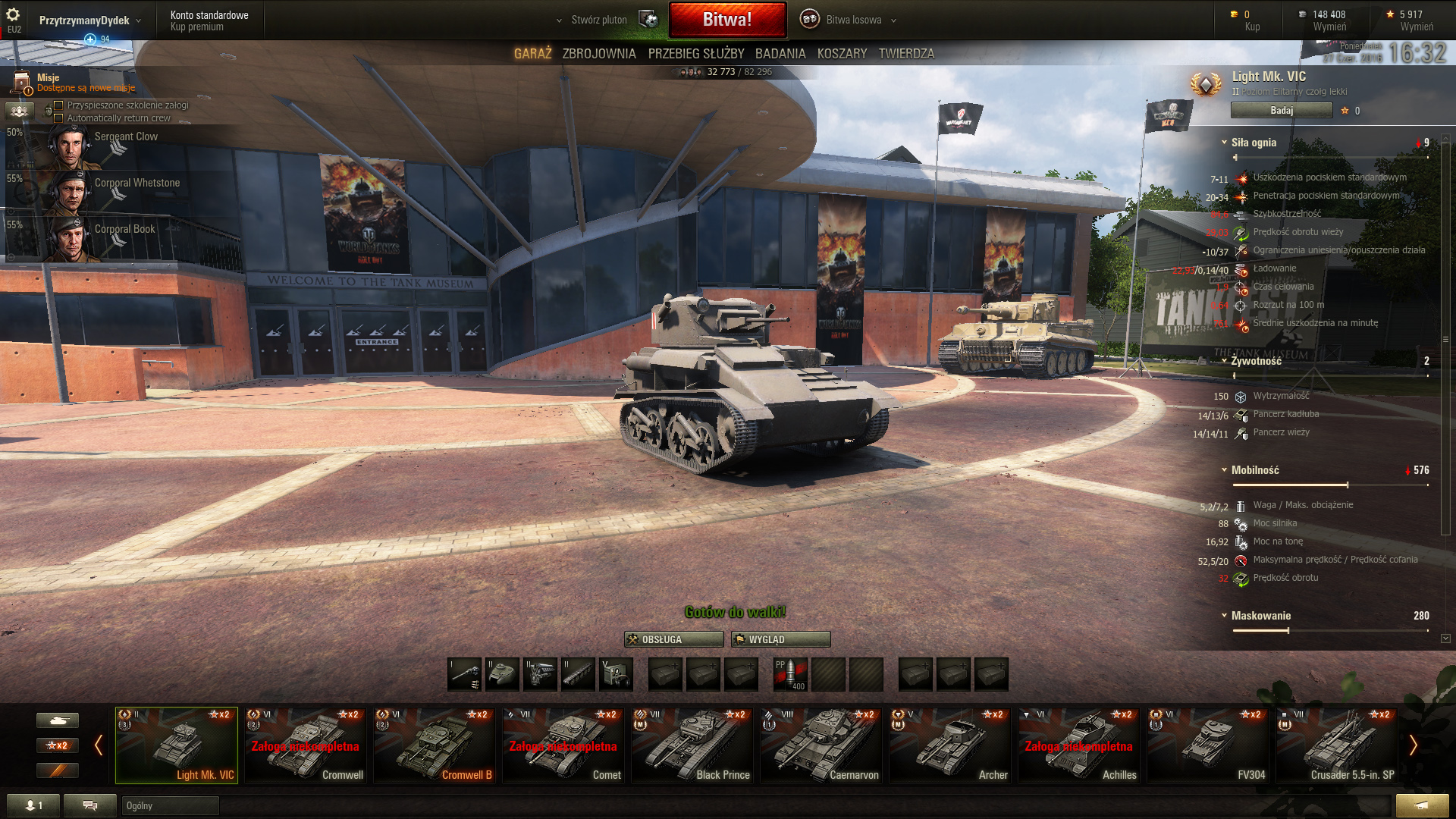Go to the Badania research tab
This screenshot has height=819, width=1456.
pos(780,54)
